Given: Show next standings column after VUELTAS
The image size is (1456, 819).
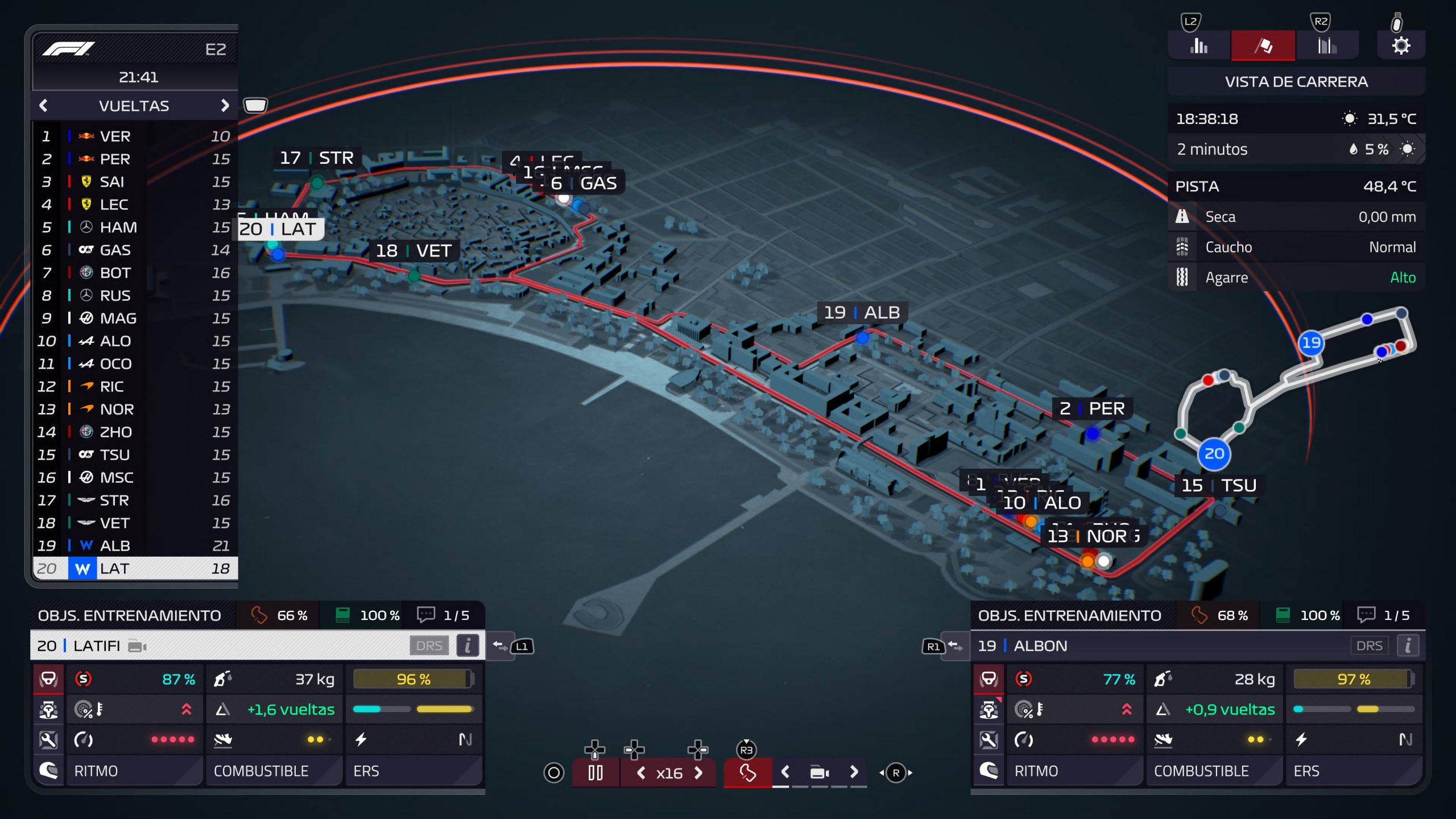Looking at the screenshot, I should coord(225,106).
